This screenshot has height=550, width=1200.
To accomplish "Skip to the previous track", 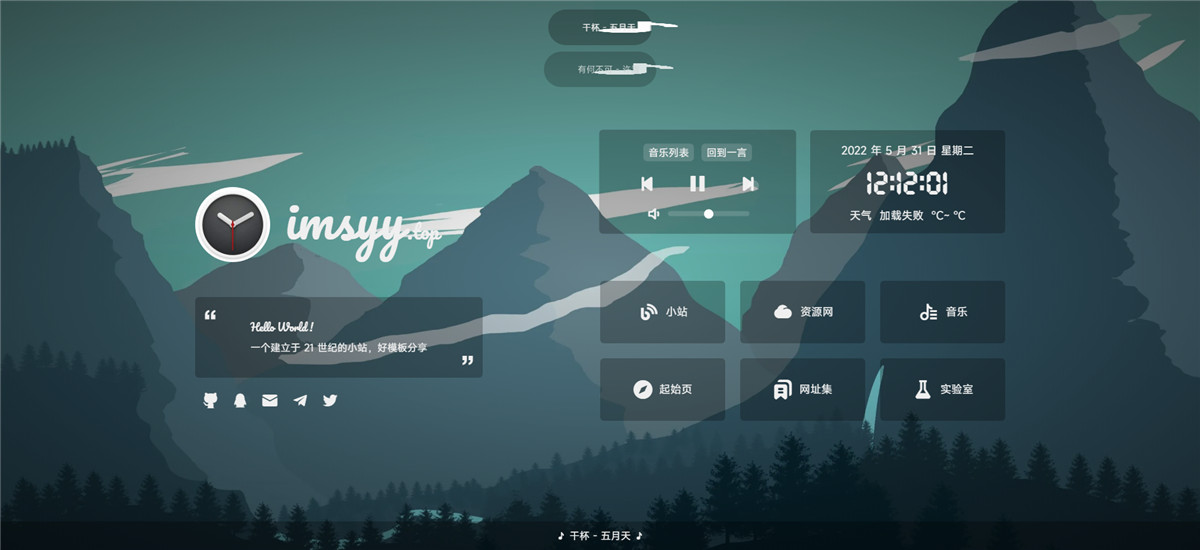I will [647, 184].
